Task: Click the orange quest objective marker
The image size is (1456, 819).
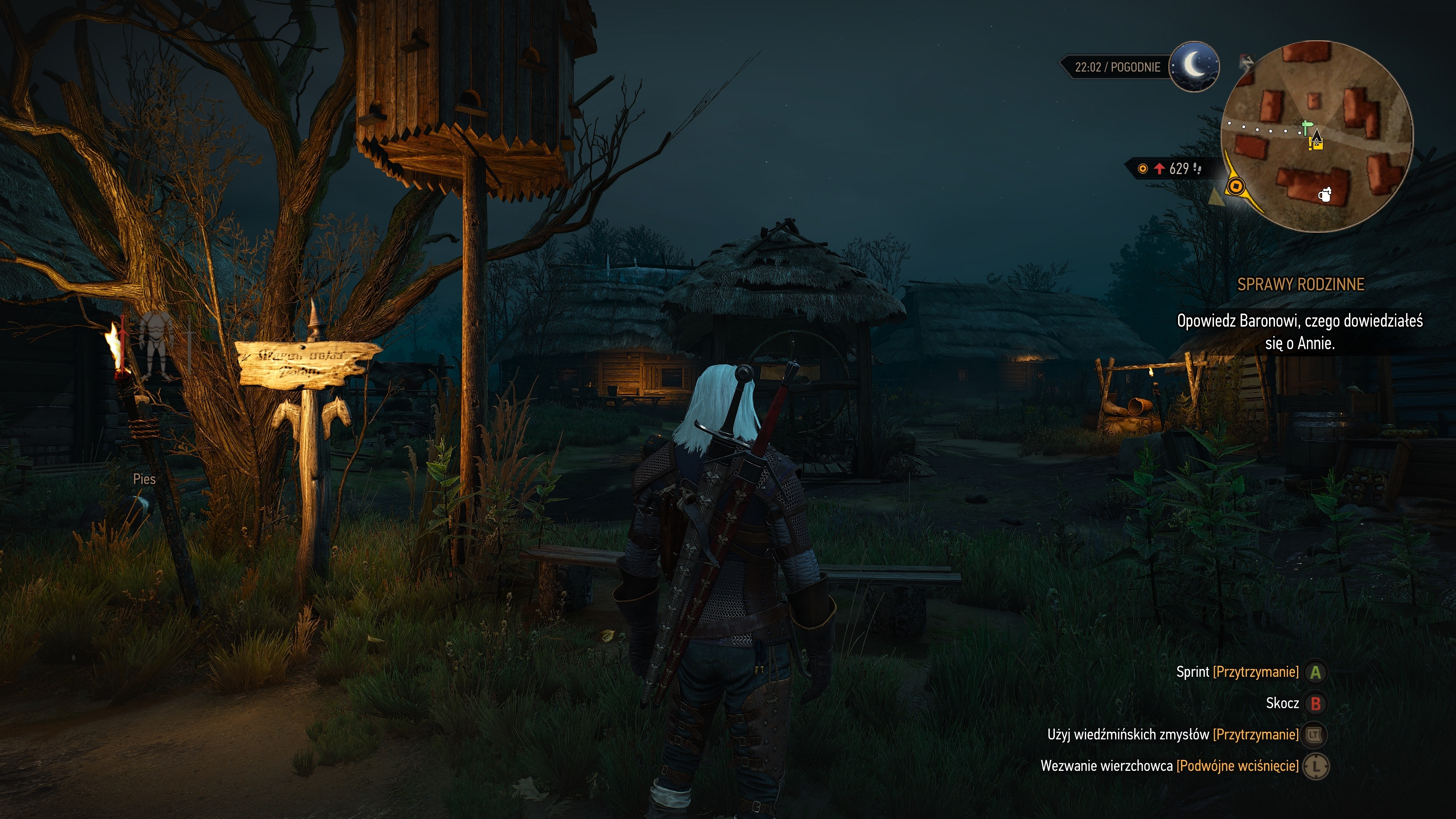Action: pyautogui.click(x=1236, y=186)
